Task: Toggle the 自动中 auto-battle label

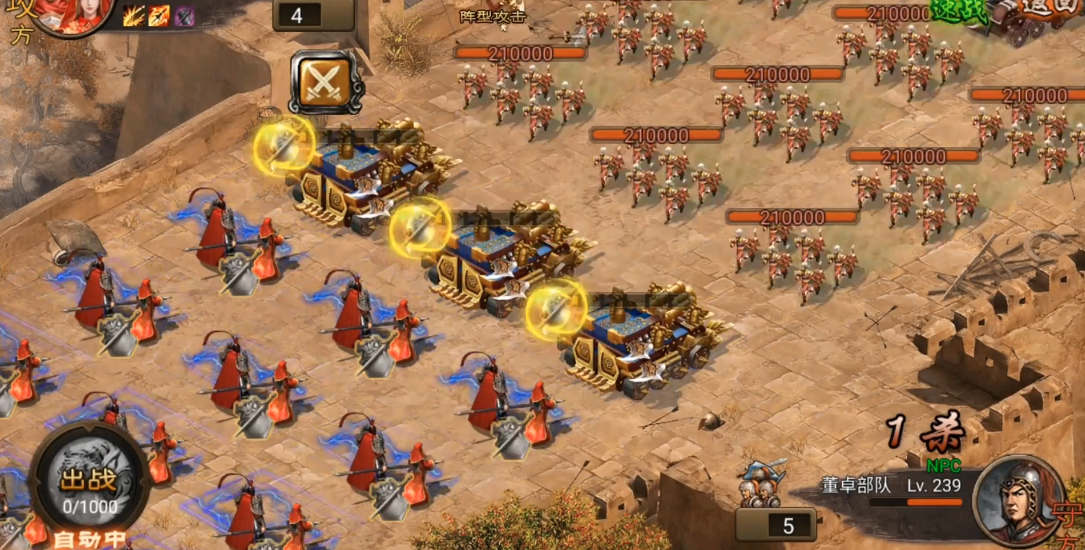Action: click(x=90, y=539)
